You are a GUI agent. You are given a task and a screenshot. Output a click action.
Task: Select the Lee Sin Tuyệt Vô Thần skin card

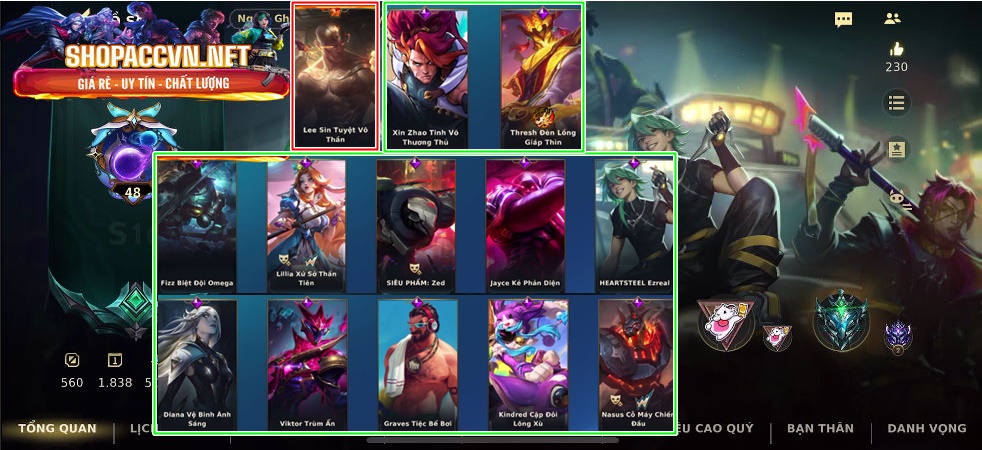point(335,76)
